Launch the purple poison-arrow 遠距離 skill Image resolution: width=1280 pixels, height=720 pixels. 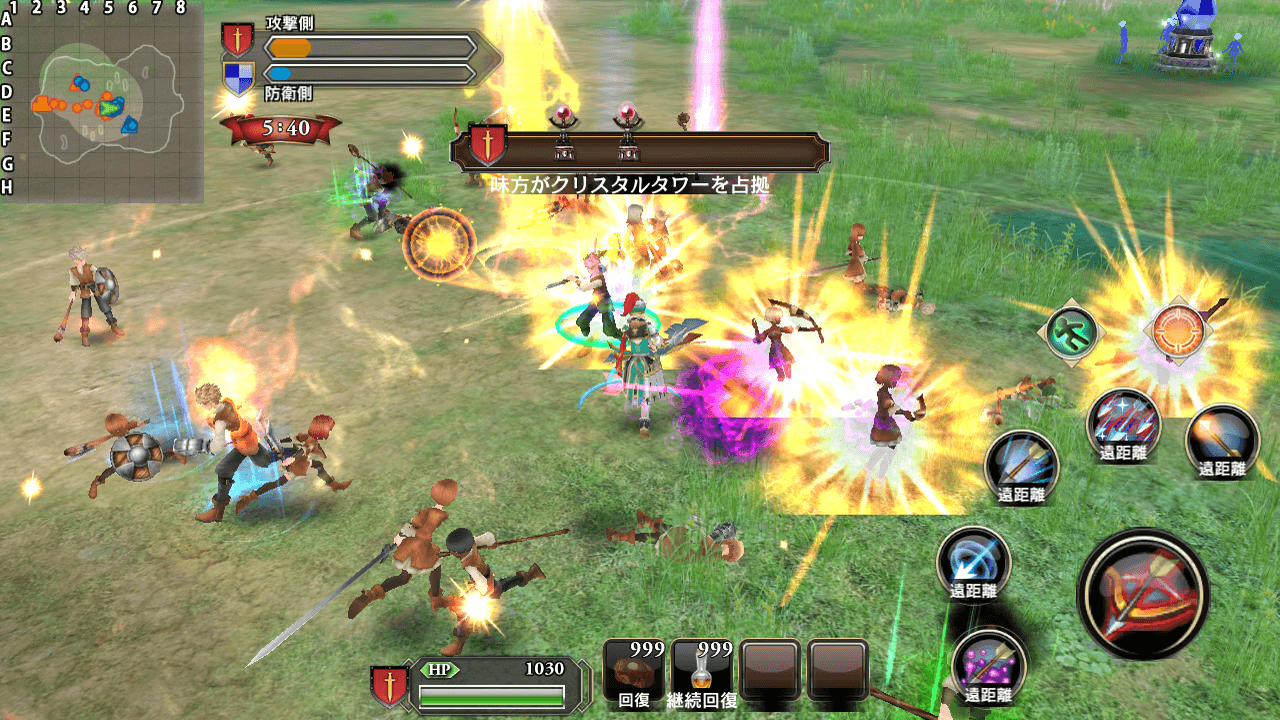click(987, 660)
